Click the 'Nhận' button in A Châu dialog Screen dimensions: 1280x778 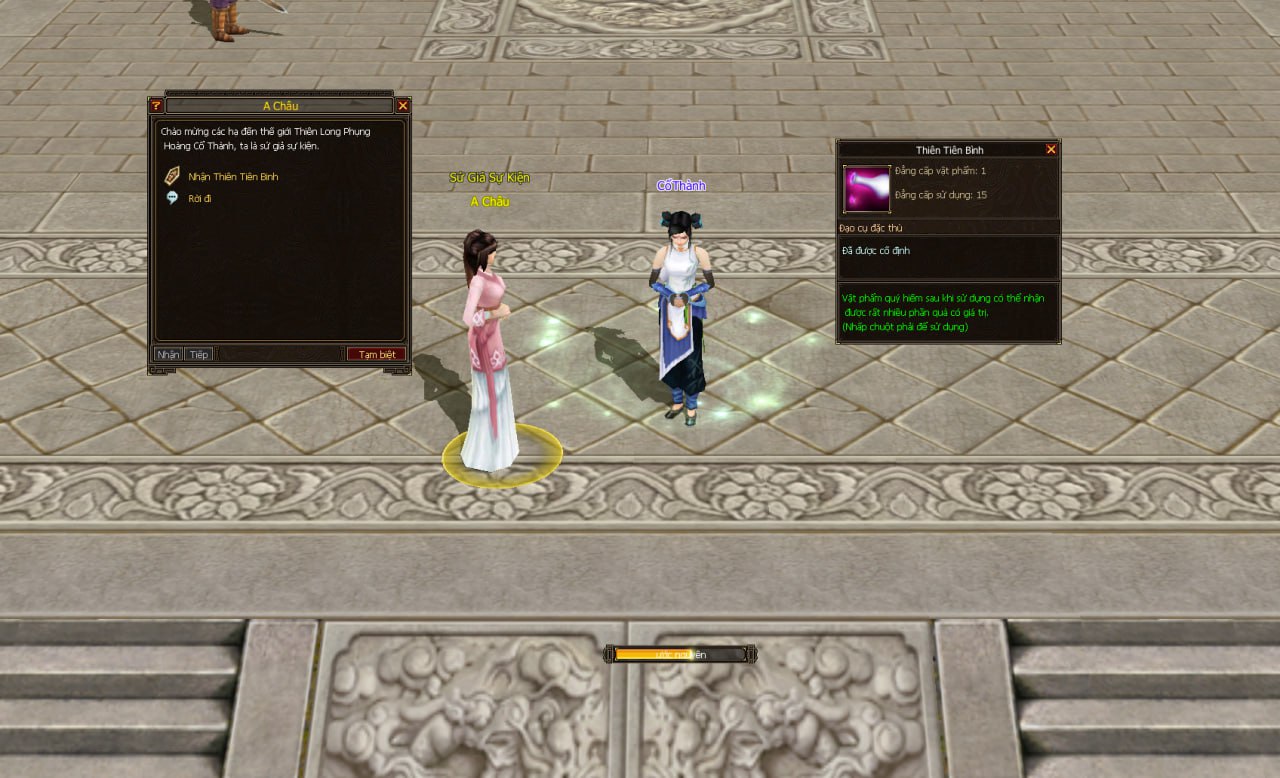pos(168,354)
